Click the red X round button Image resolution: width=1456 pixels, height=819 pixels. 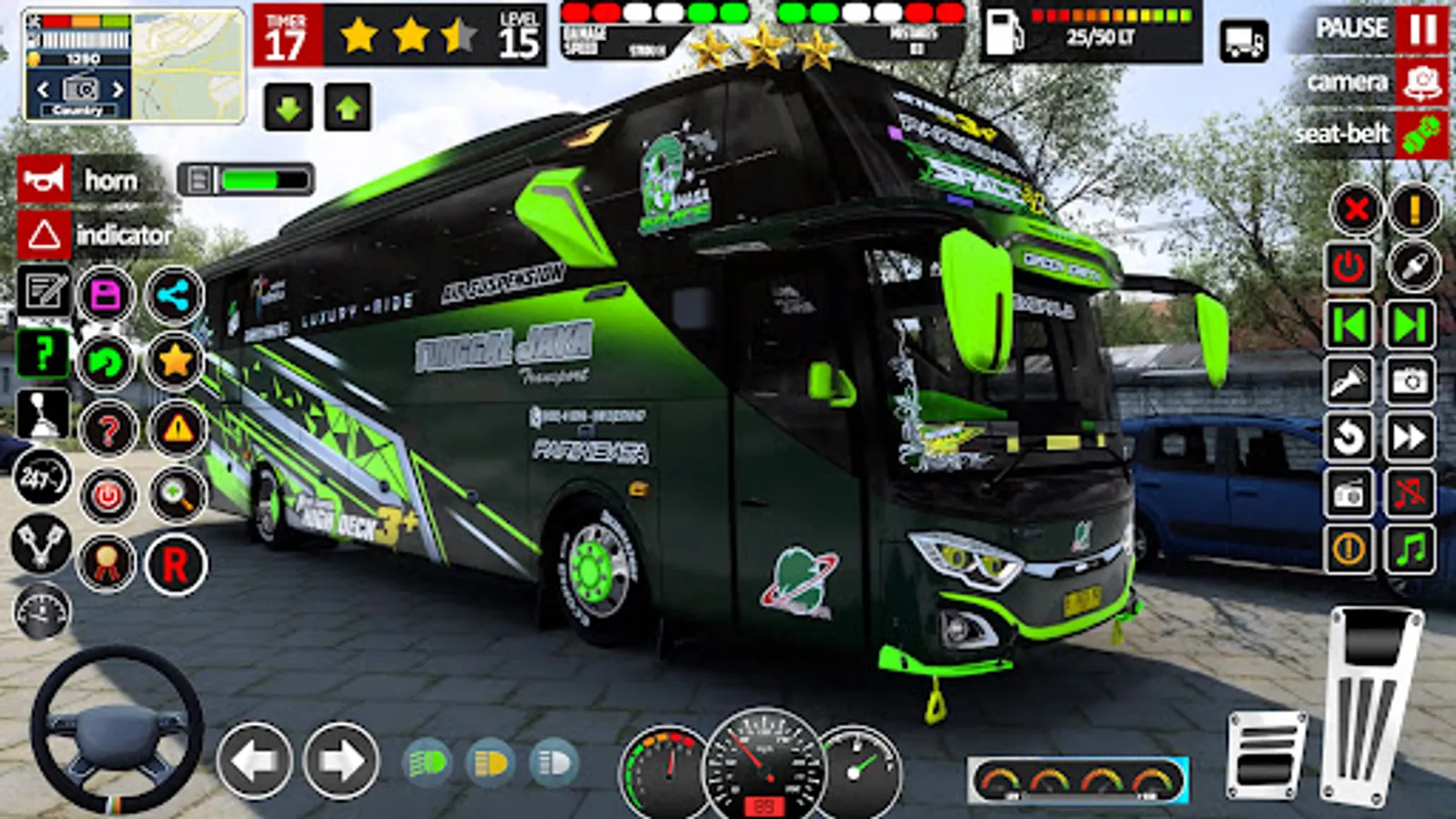(x=1356, y=209)
